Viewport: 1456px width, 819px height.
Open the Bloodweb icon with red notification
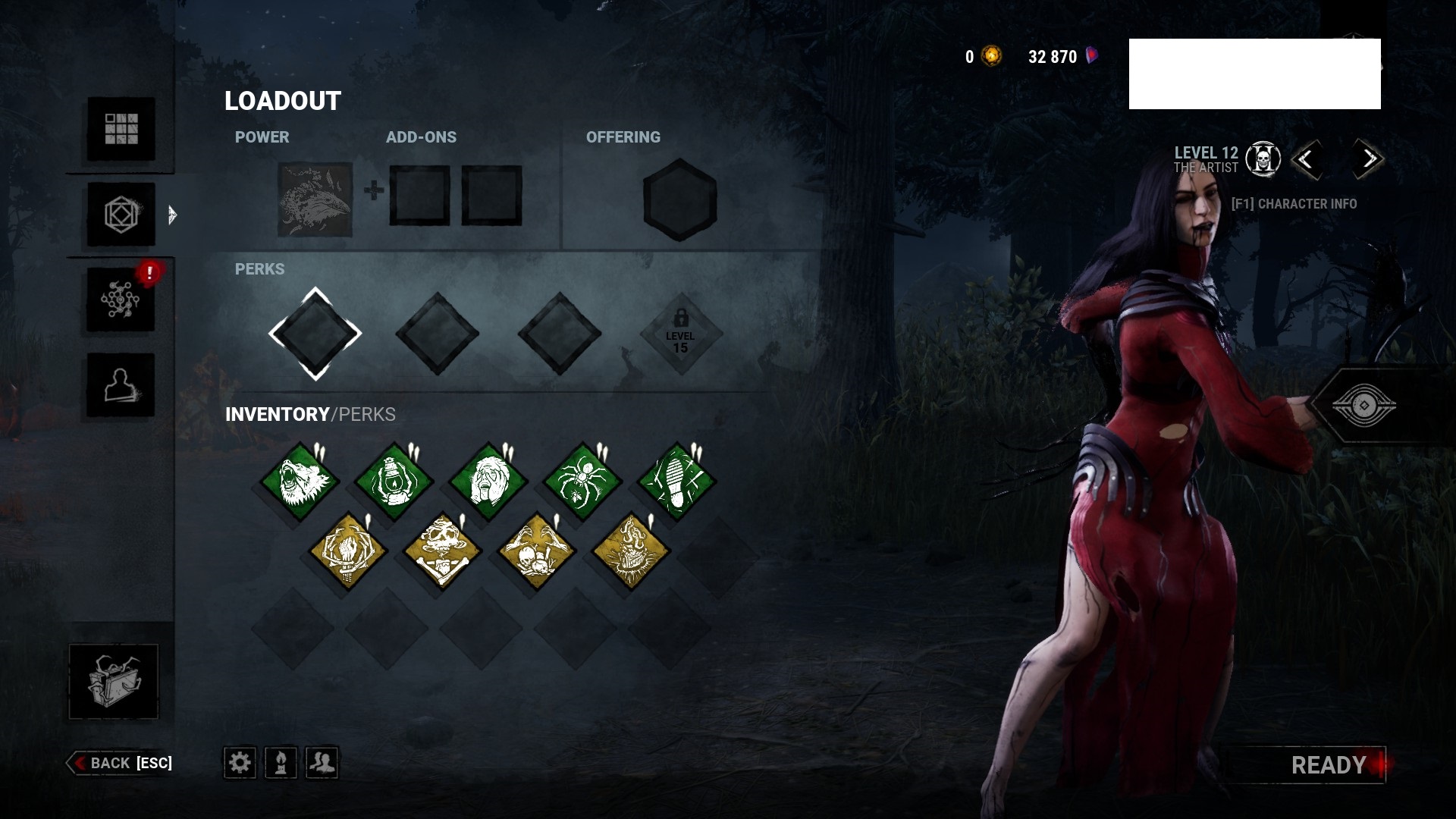click(119, 297)
